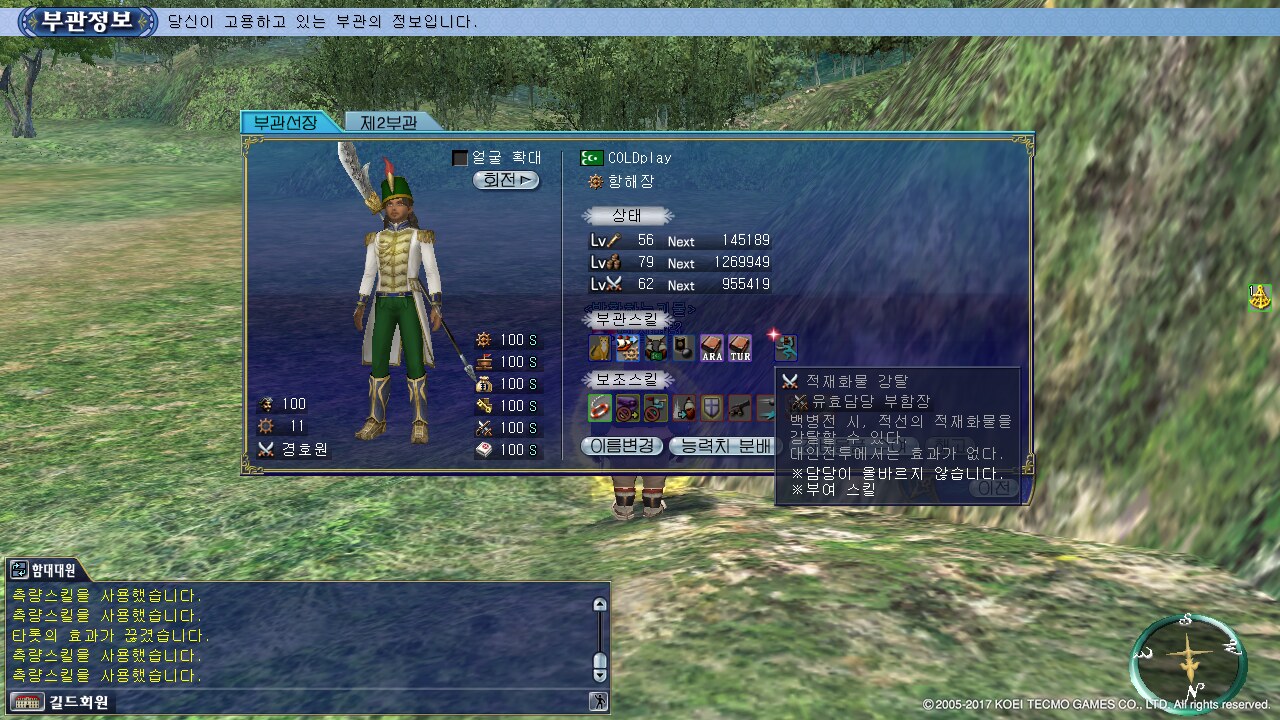Open the 함대대원 chat channel tab
Image resolution: width=1280 pixels, height=720 pixels.
(x=45, y=571)
